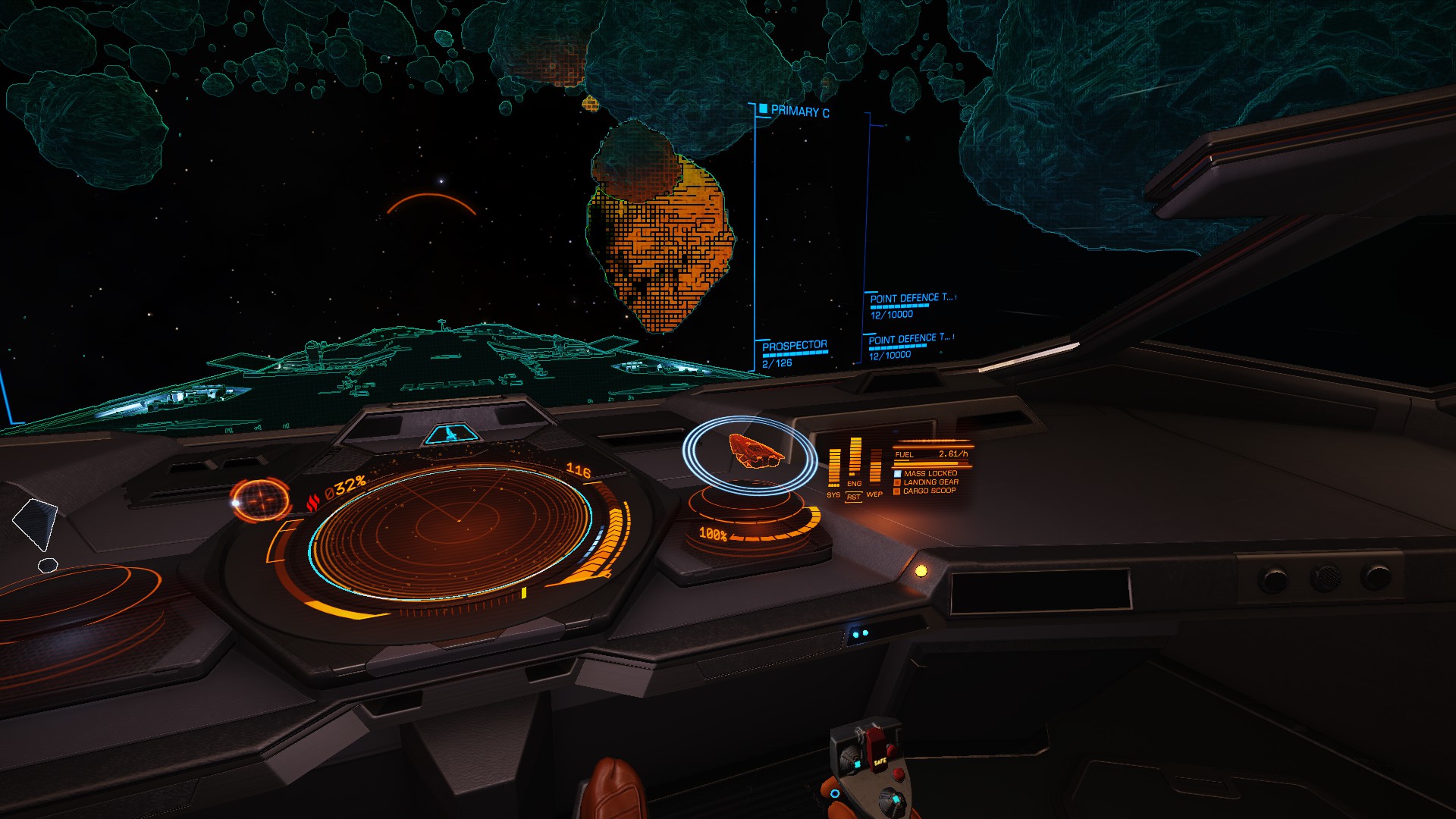Viewport: 1456px width, 819px height.
Task: Click the navigation compass sphere
Action: tap(260, 500)
